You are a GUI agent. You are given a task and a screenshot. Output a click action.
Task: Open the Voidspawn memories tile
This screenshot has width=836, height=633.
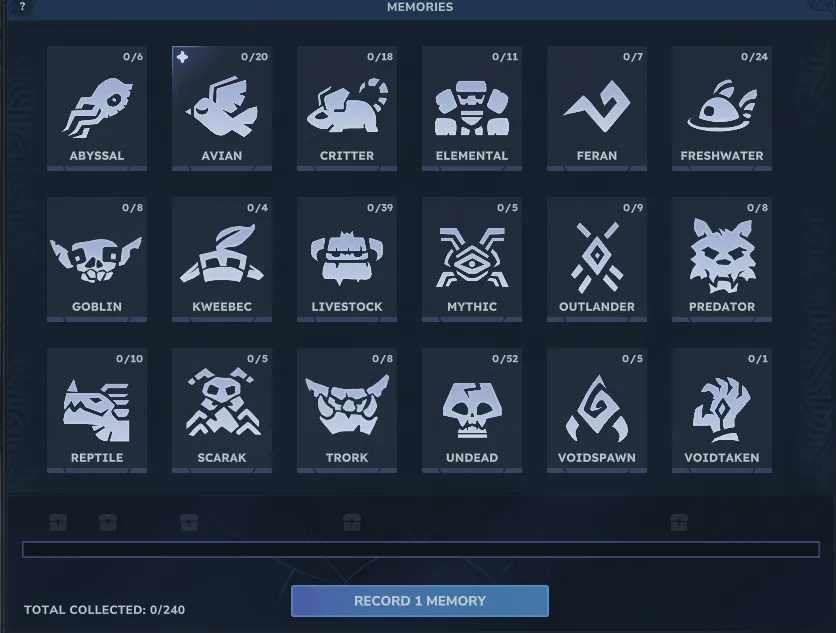point(597,410)
